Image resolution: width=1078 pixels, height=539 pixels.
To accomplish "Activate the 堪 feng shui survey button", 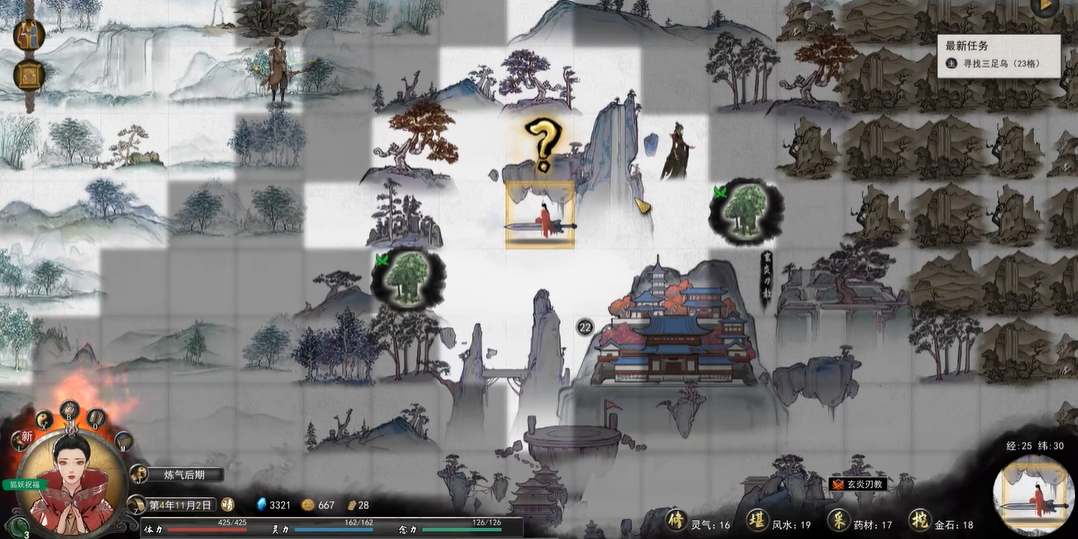I will coord(758,521).
